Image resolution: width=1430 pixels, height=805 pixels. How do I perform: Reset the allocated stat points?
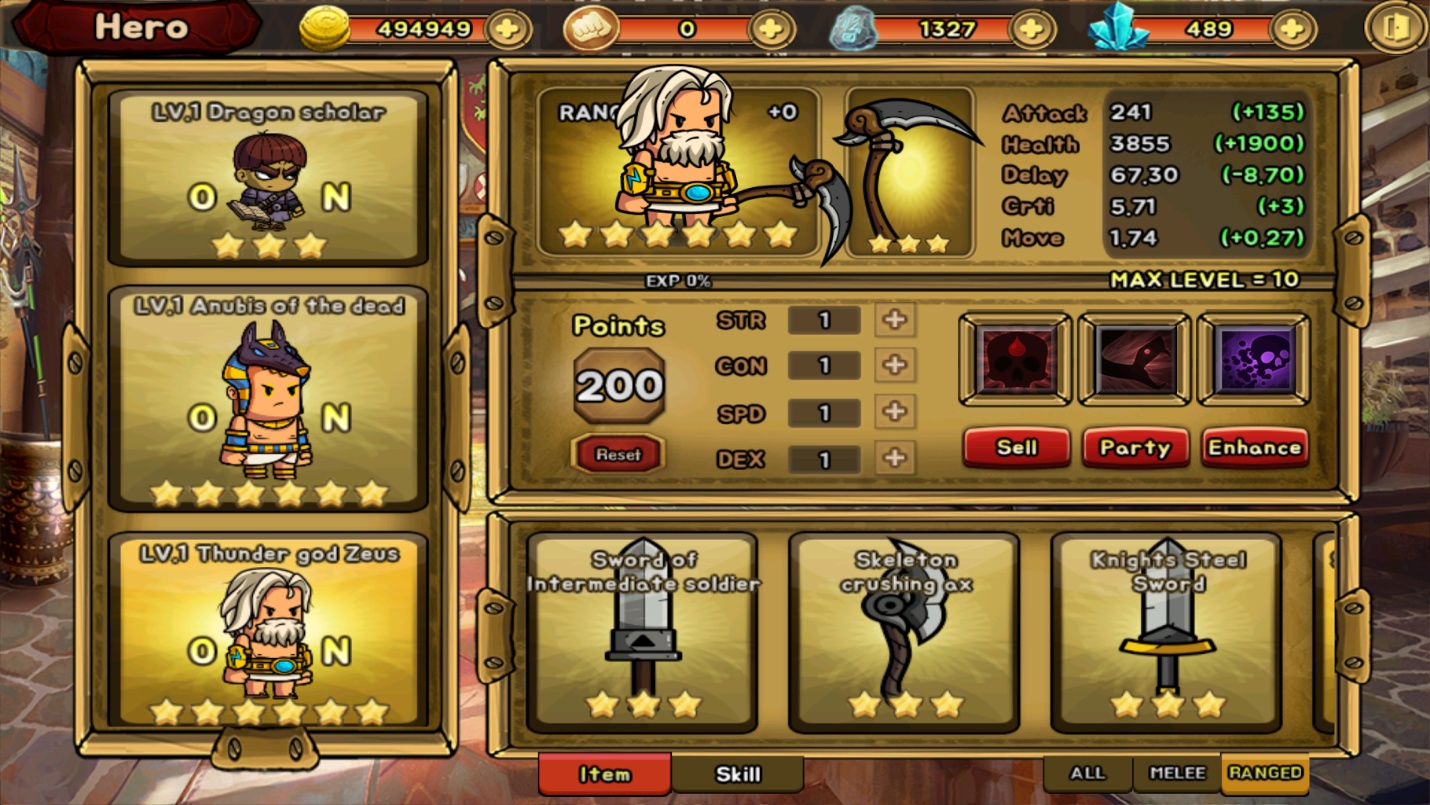pyautogui.click(x=618, y=454)
